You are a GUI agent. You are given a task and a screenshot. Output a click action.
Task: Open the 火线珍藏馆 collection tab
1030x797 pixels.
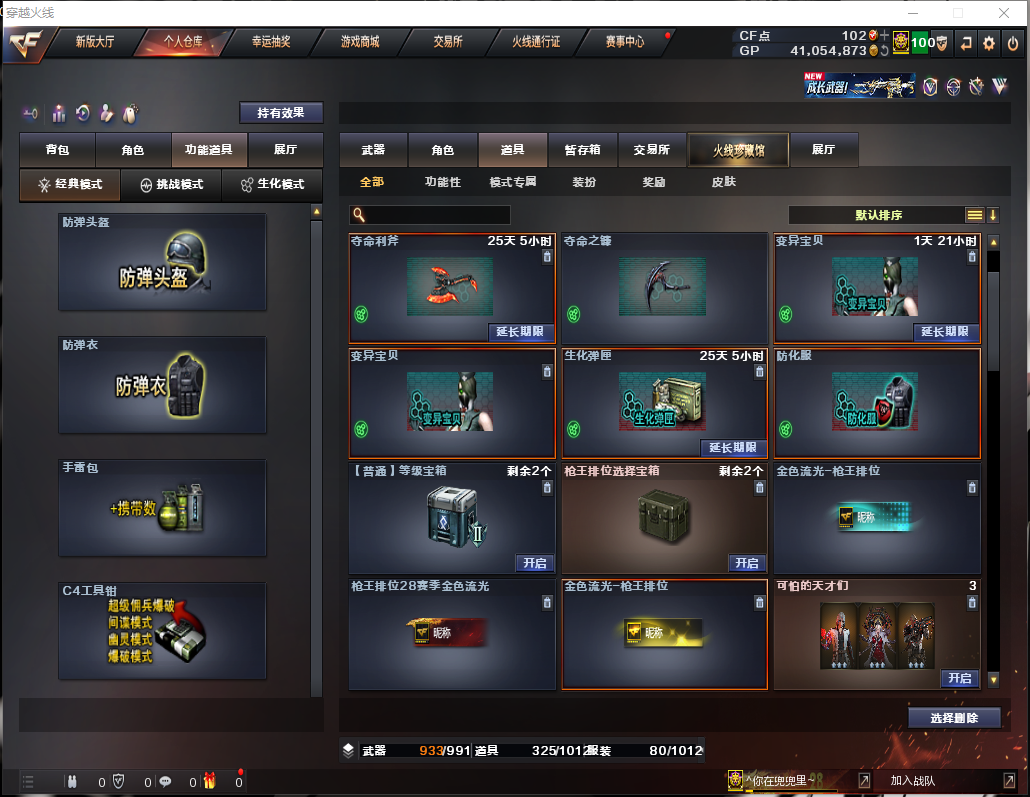click(x=738, y=150)
